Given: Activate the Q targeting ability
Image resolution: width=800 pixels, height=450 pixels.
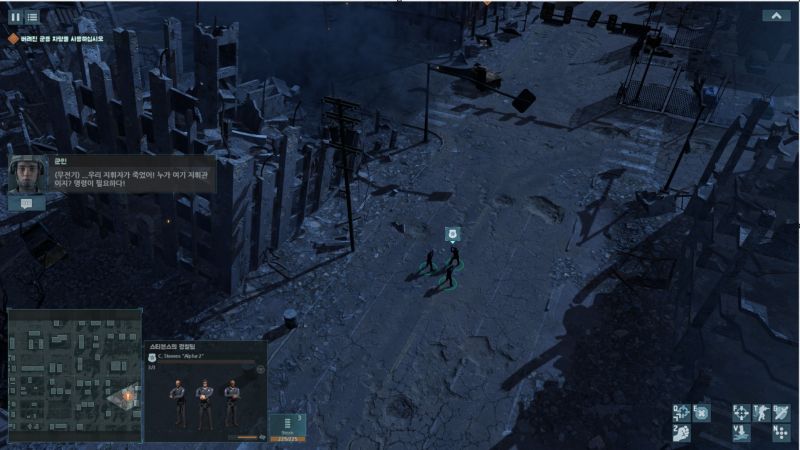Looking at the screenshot, I should click(x=682, y=412).
